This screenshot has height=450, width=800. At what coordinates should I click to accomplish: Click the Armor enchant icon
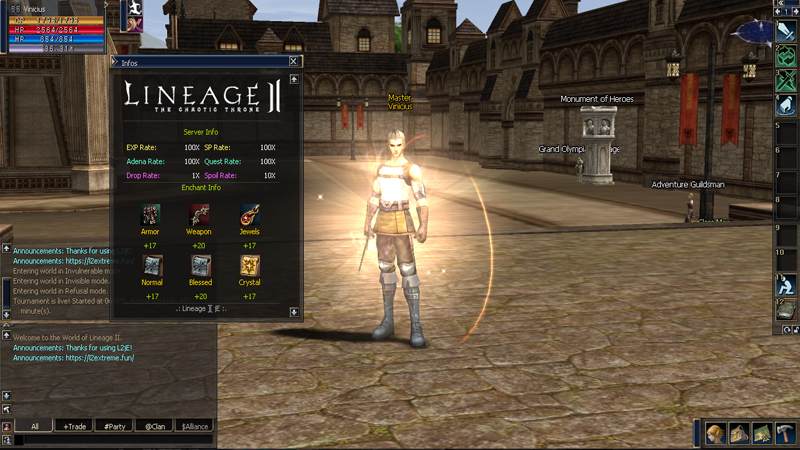coord(150,214)
